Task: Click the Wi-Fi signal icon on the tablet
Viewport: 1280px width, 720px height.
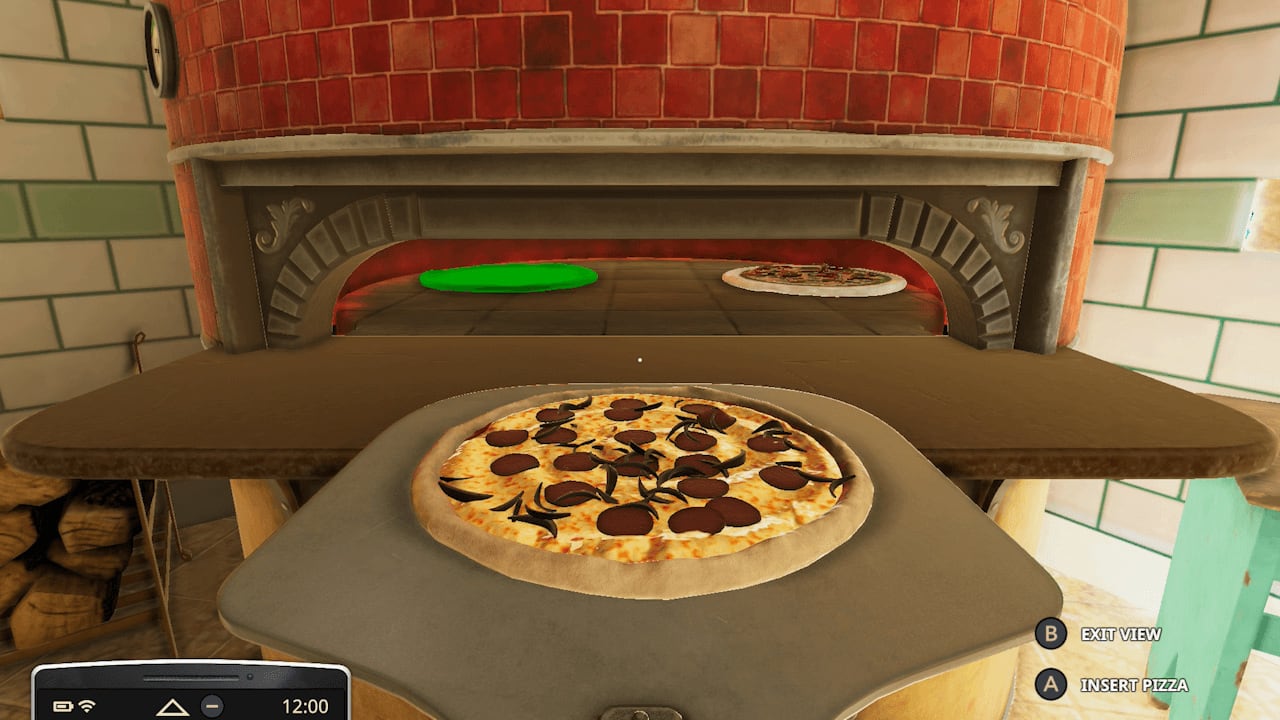Action: coord(87,708)
